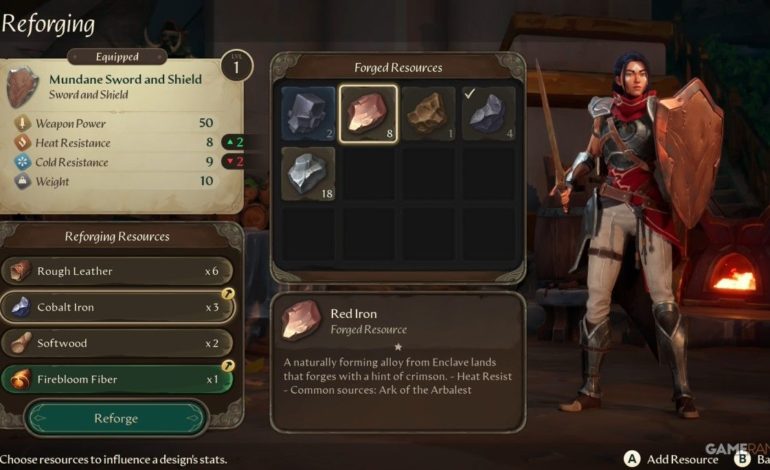Select the brown ore slot with quantity 1
Viewport: 770px width, 470px height.
[429, 113]
